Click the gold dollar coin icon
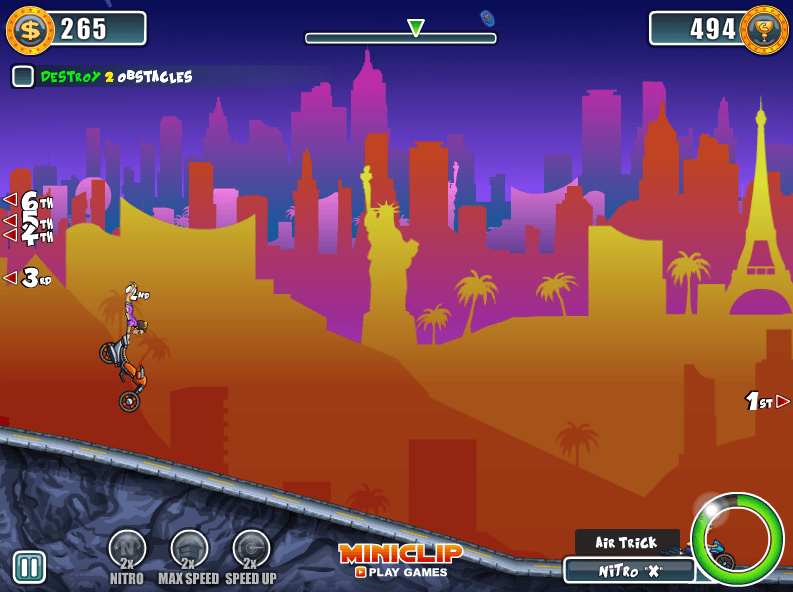Image resolution: width=793 pixels, height=592 pixels. pyautogui.click(x=29, y=30)
